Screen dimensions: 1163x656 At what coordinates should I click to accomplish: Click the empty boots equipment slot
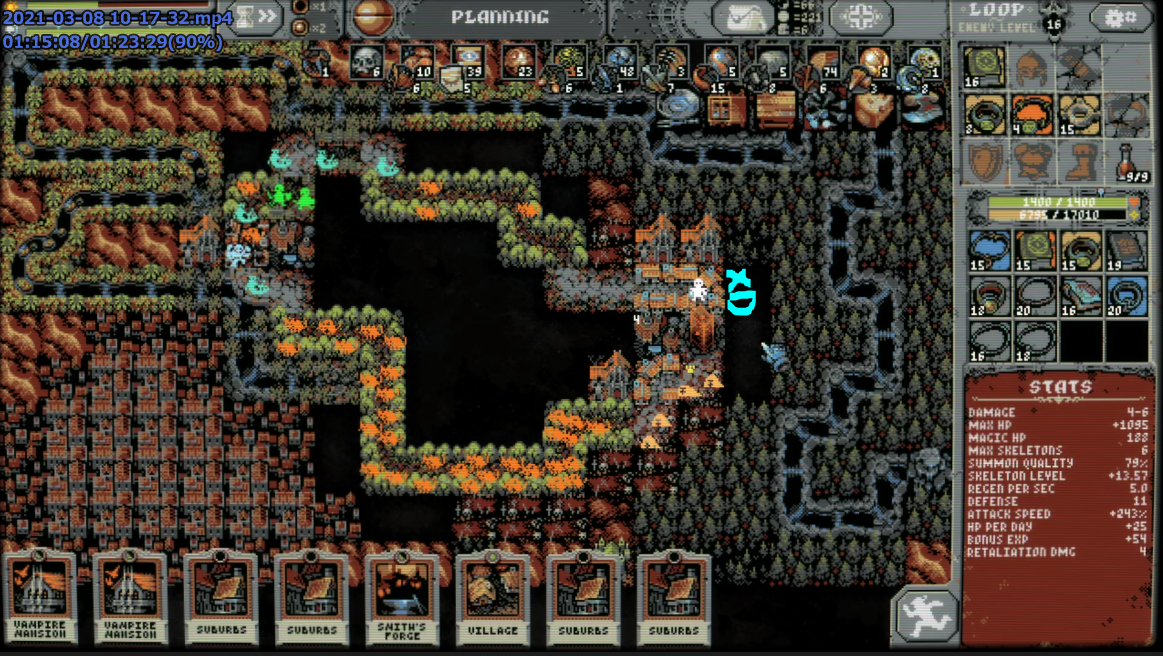pyautogui.click(x=1080, y=161)
